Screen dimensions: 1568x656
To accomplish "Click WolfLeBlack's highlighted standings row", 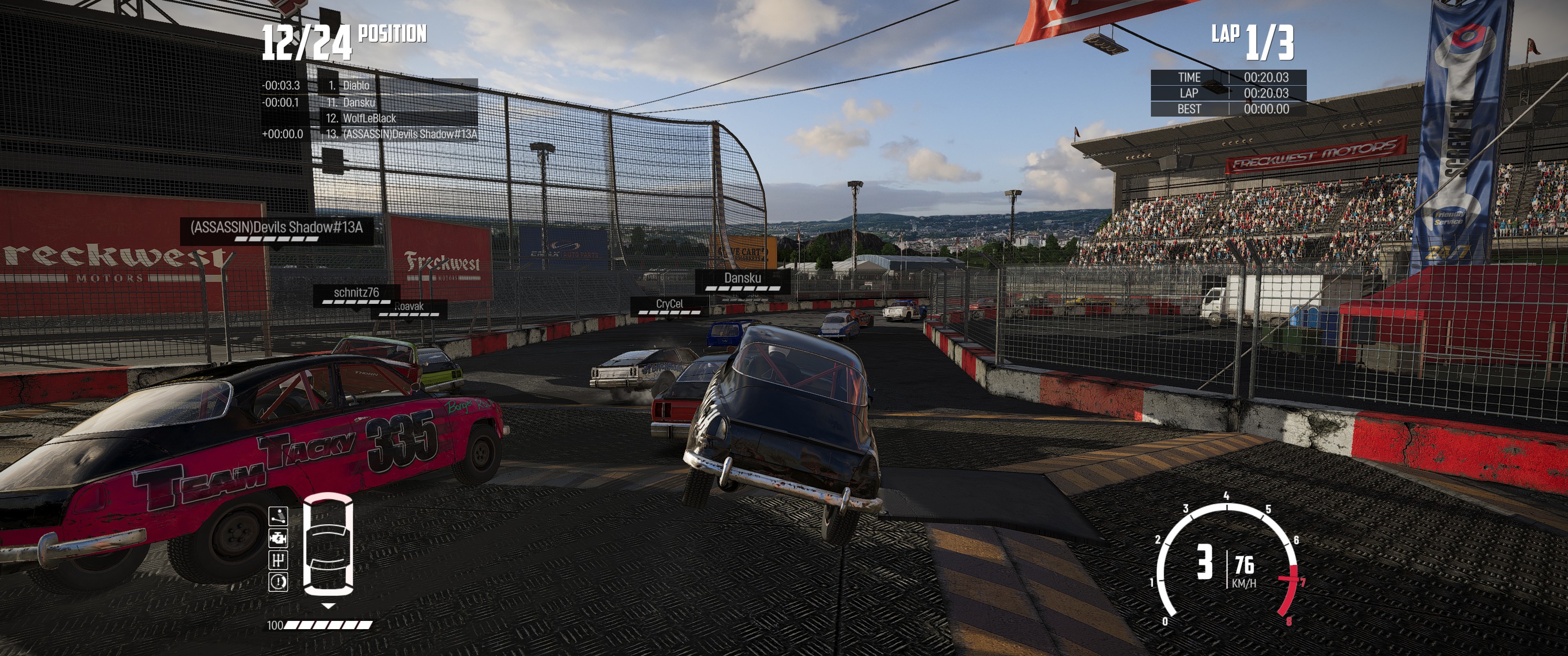I will 369,118.
